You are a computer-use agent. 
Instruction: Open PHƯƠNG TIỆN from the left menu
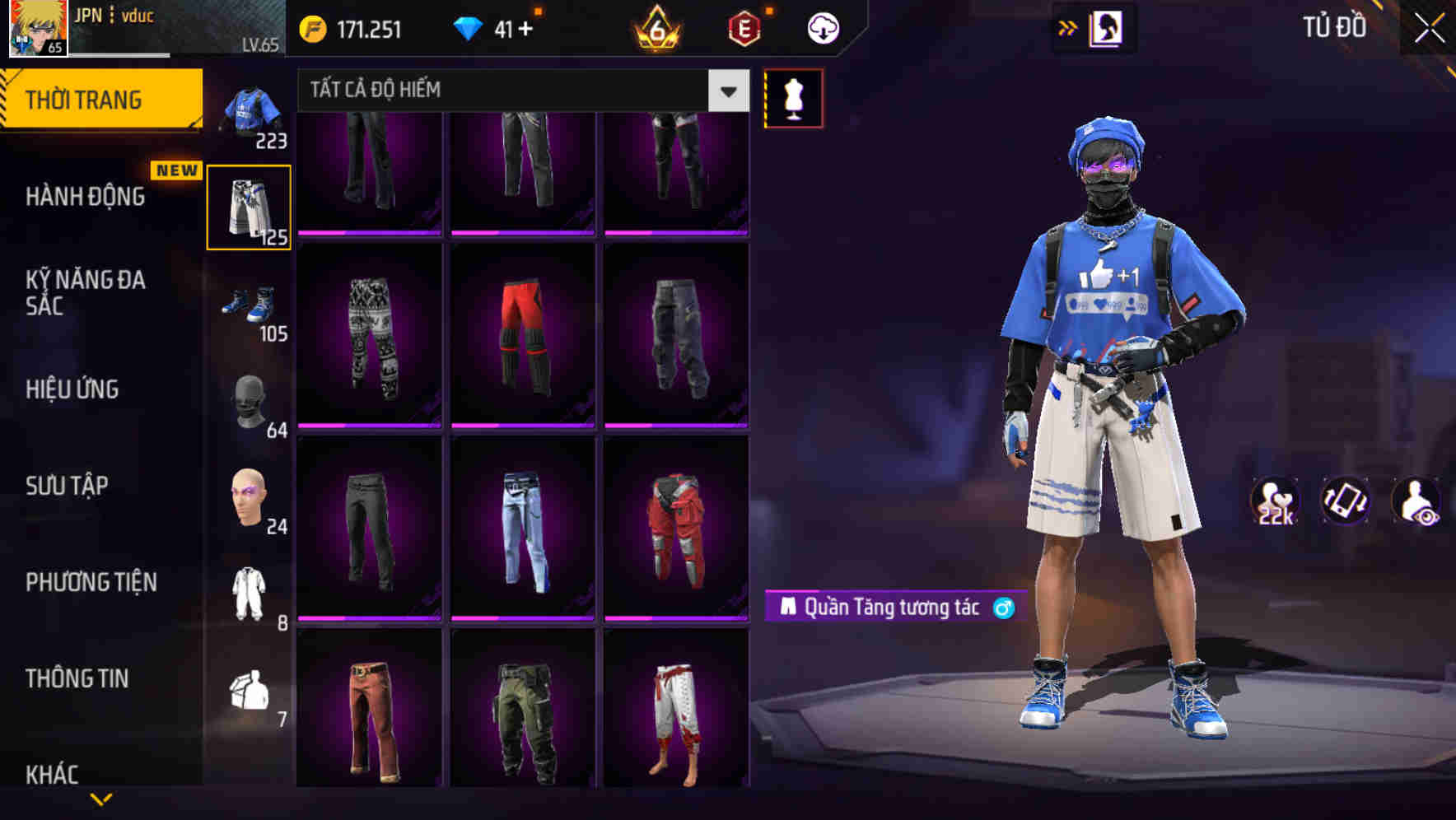tap(91, 582)
